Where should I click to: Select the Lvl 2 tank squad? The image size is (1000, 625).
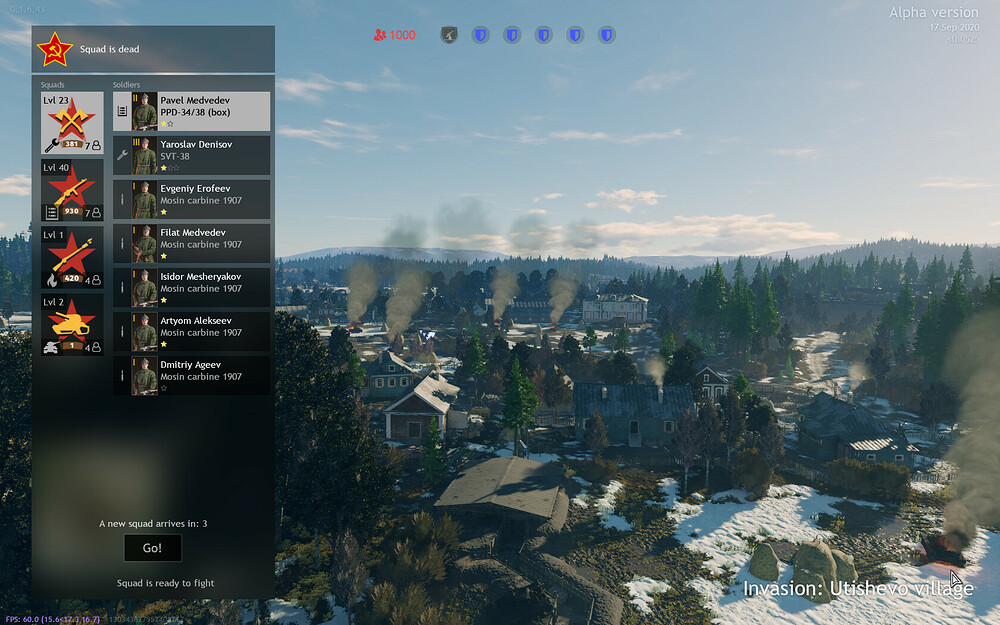pyautogui.click(x=72, y=324)
